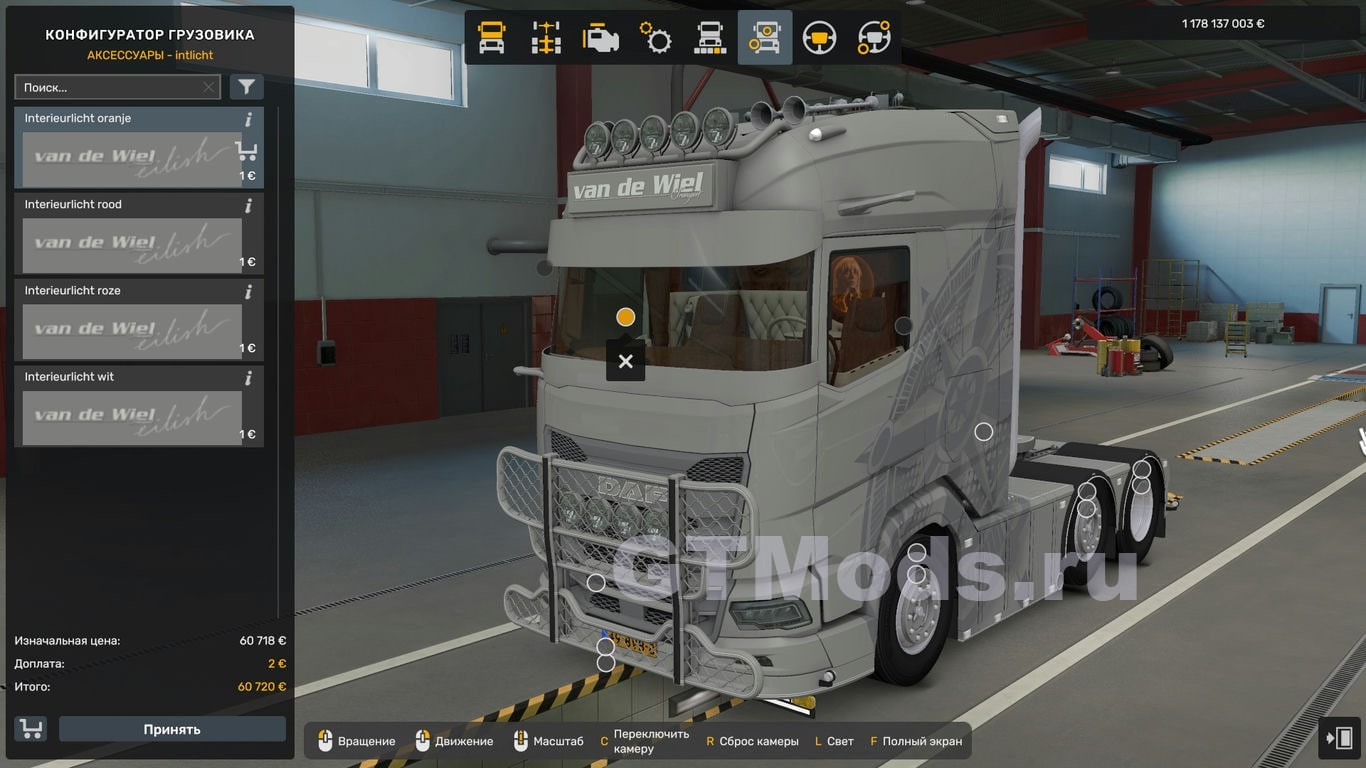Open the steering wheel interior tab

[x=820, y=38]
